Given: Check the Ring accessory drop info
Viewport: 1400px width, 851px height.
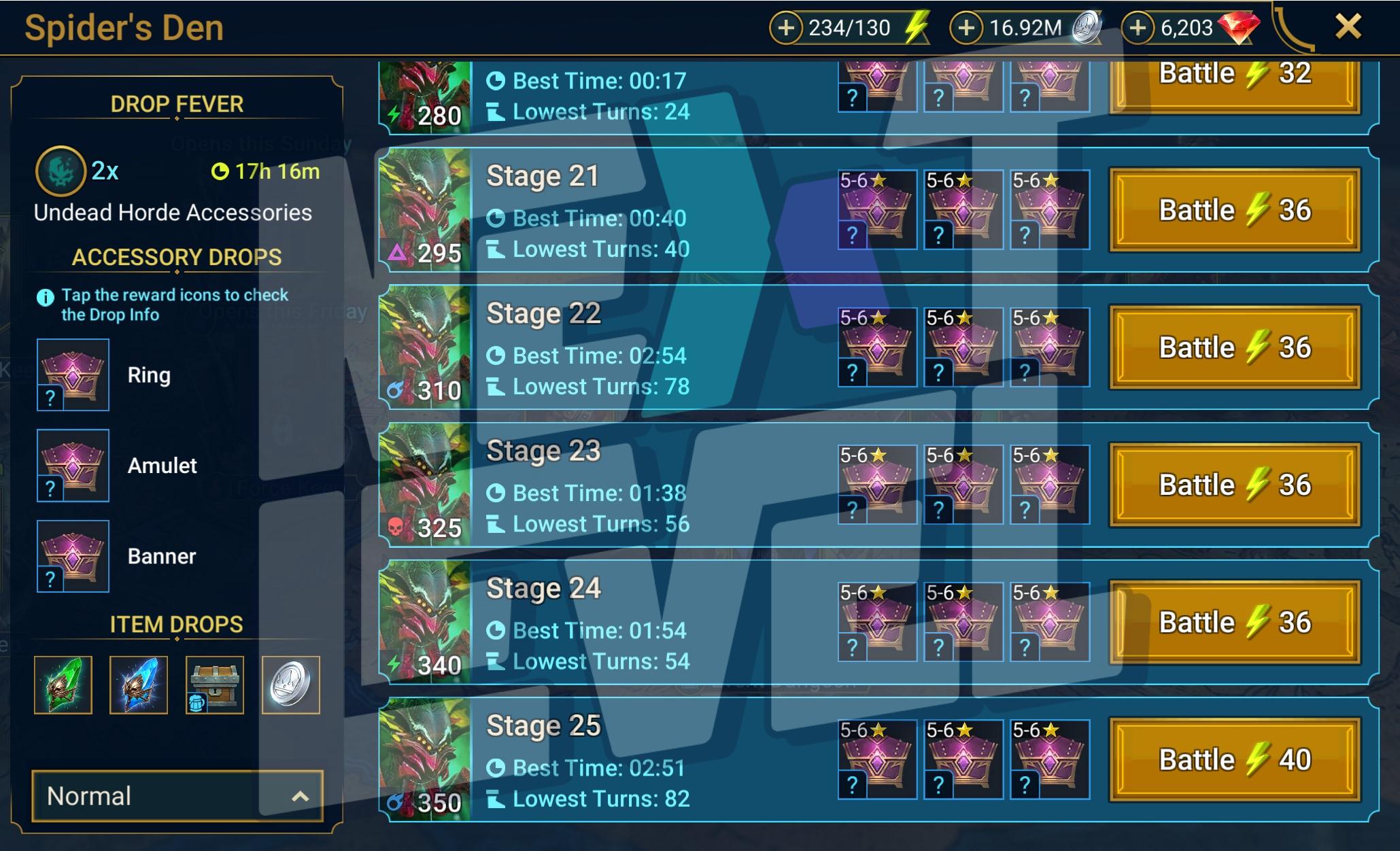Looking at the screenshot, I should coord(73,375).
